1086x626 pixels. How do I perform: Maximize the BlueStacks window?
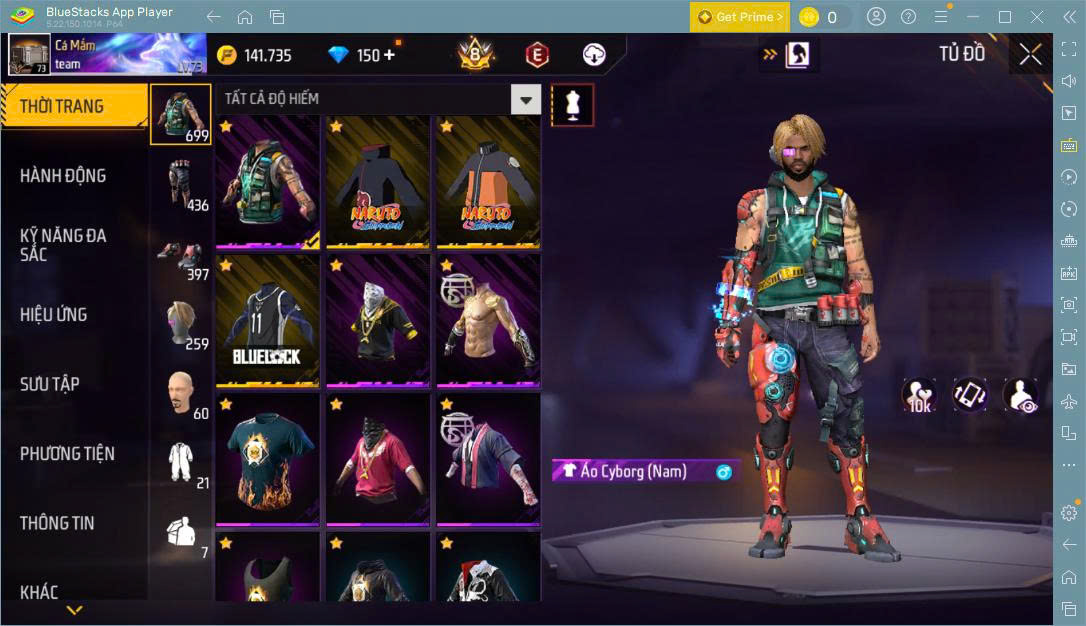(1005, 16)
